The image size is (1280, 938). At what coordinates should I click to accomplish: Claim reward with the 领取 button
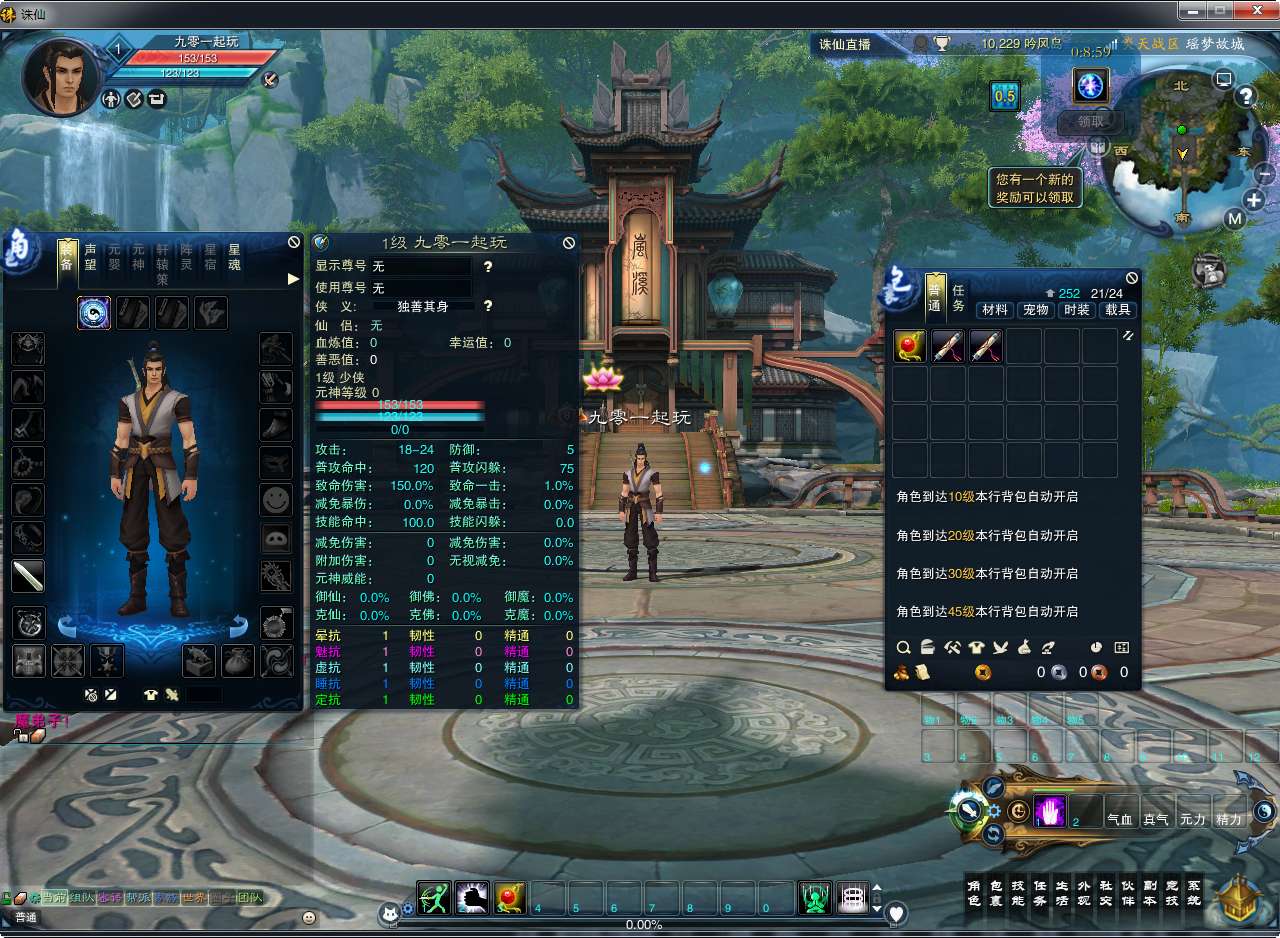[1090, 122]
